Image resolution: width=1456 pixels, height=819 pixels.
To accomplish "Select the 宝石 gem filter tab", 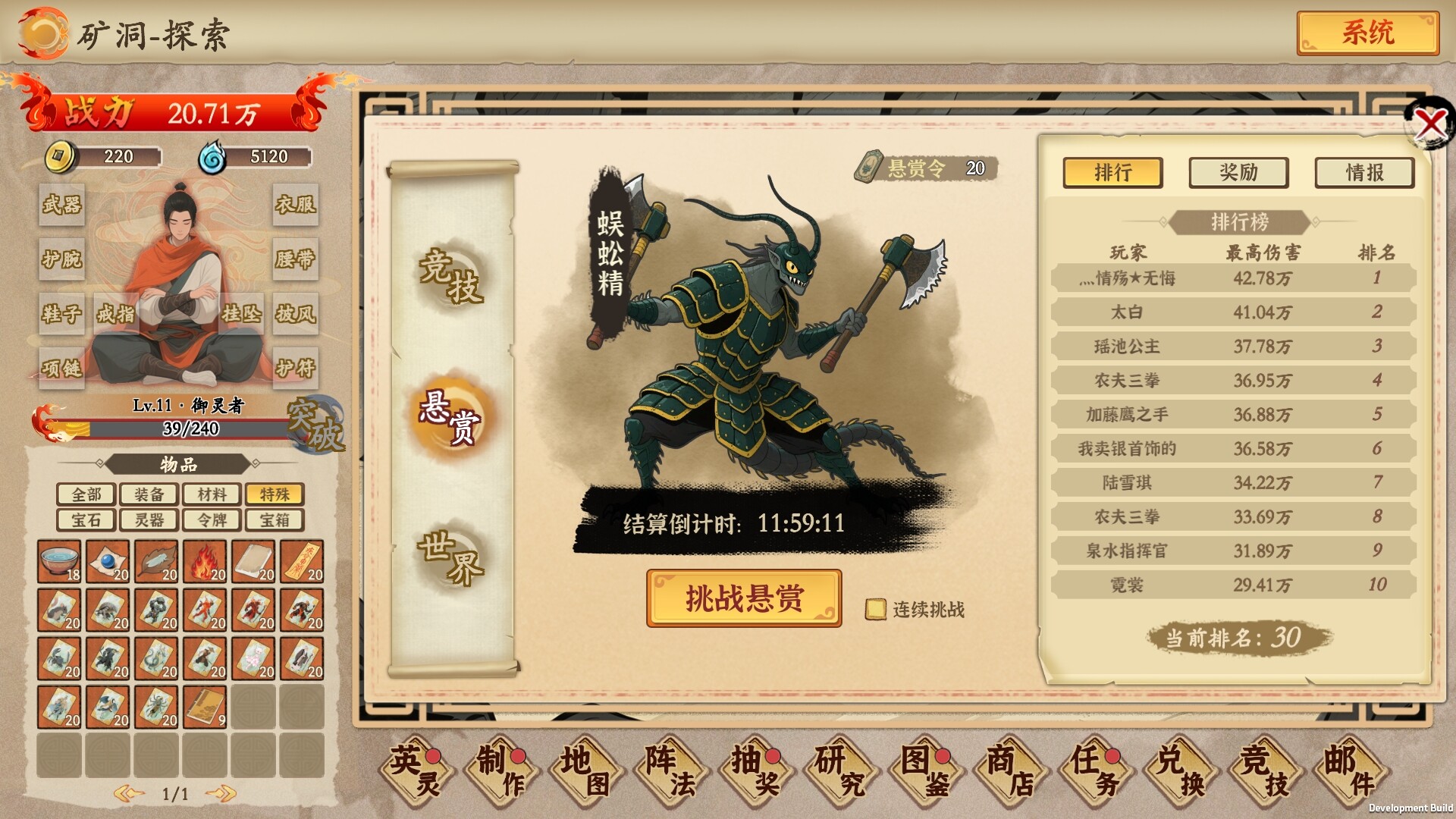I will pos(86,520).
